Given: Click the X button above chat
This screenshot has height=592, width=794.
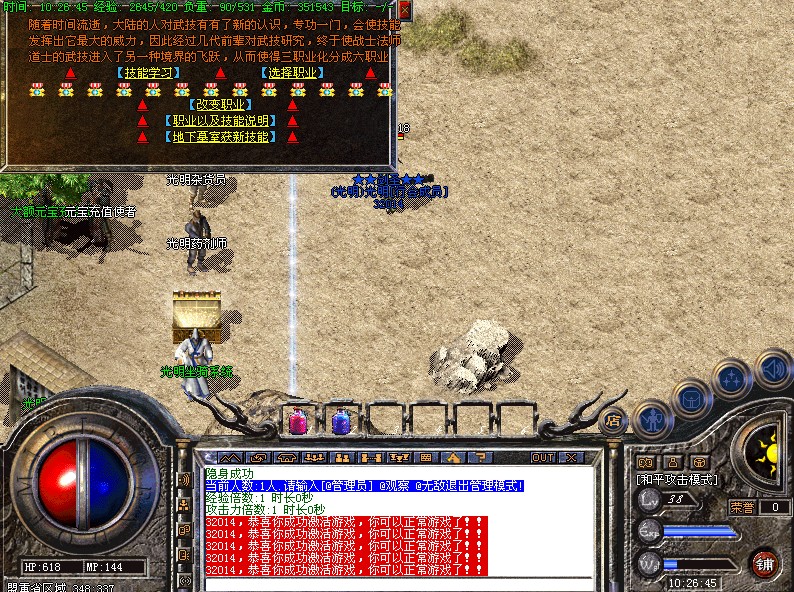Looking at the screenshot, I should (x=572, y=457).
